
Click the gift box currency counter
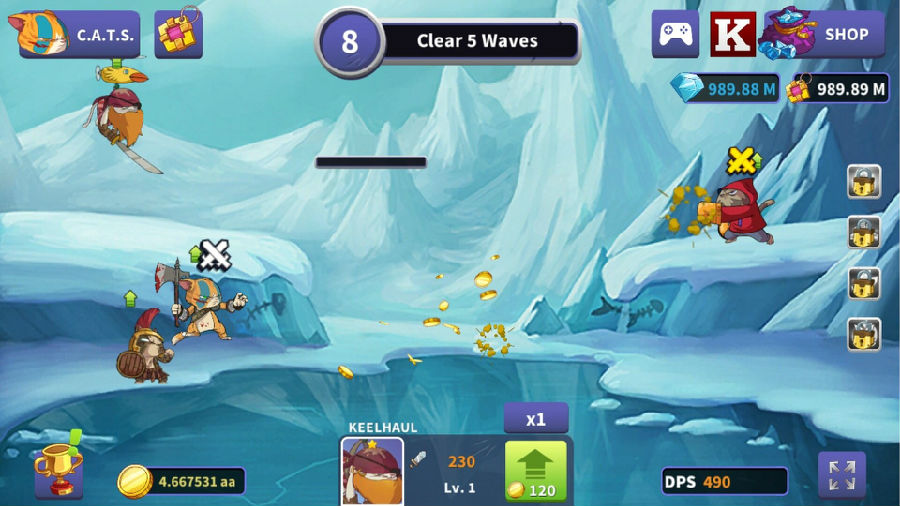pyautogui.click(x=838, y=89)
